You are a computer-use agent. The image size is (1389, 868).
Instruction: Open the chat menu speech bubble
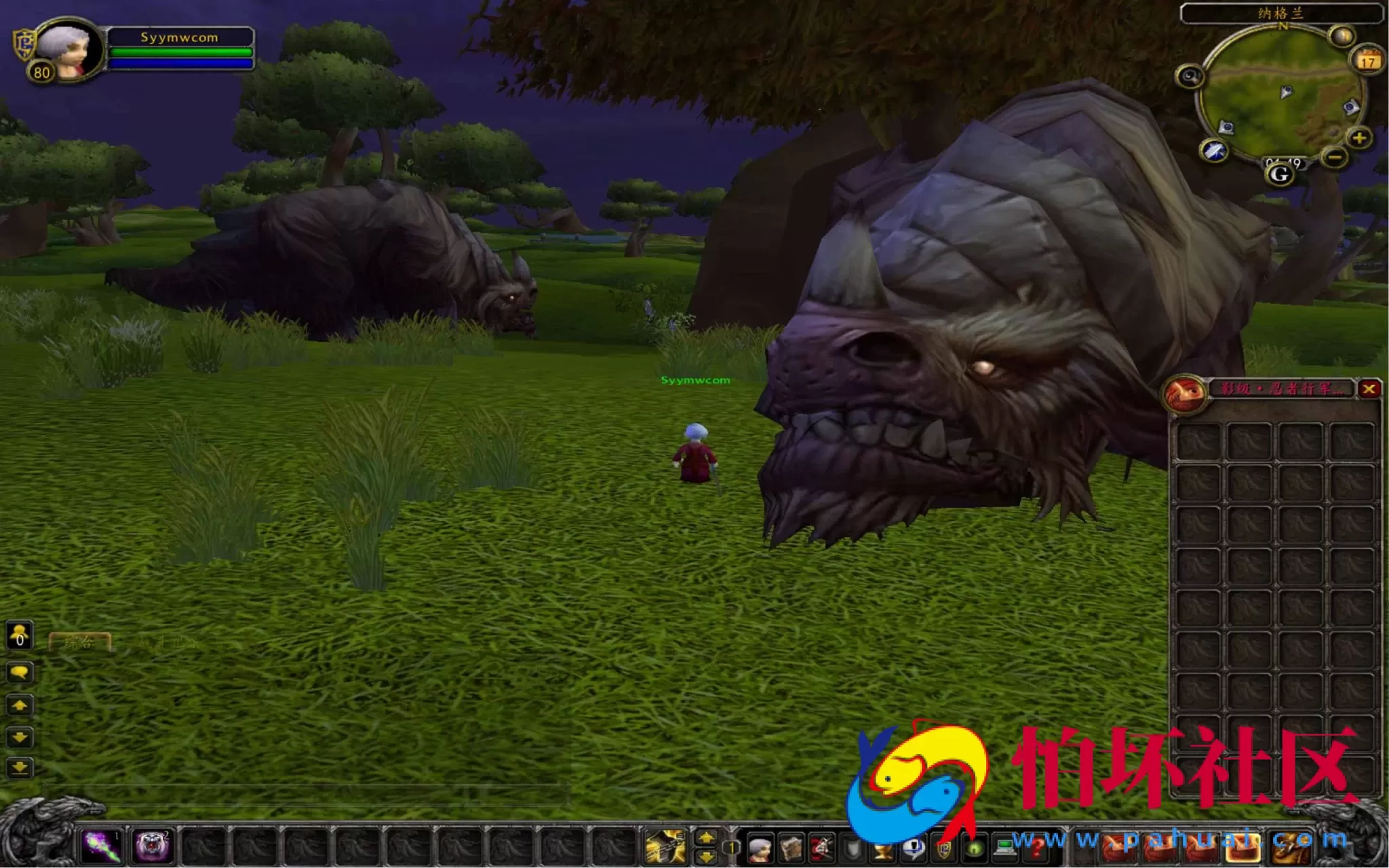click(20, 673)
